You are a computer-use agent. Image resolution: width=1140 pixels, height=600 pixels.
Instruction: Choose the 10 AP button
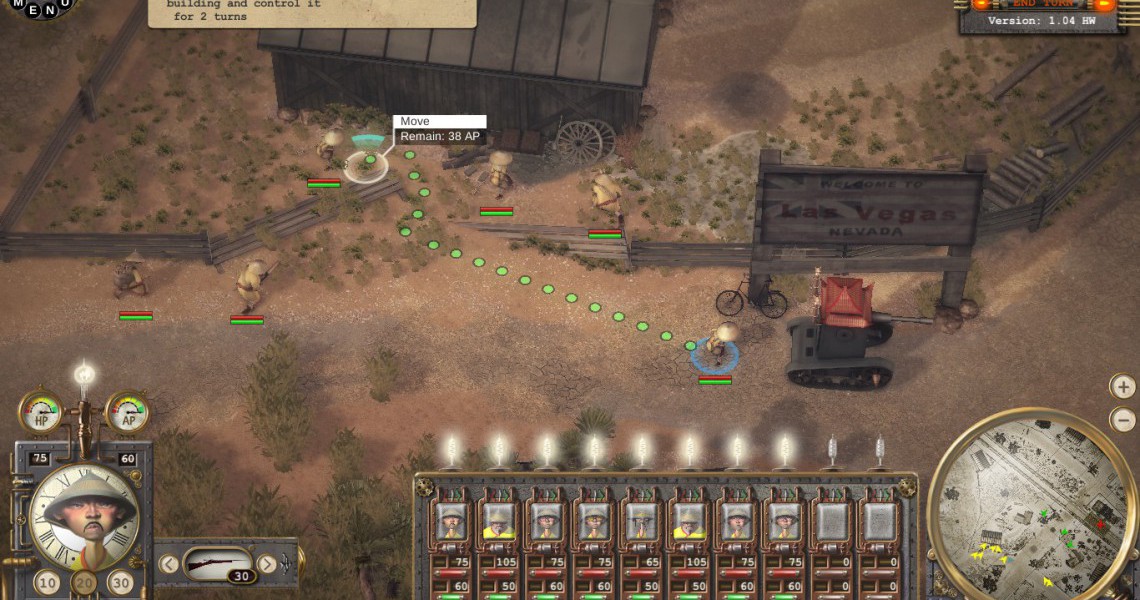click(47, 582)
